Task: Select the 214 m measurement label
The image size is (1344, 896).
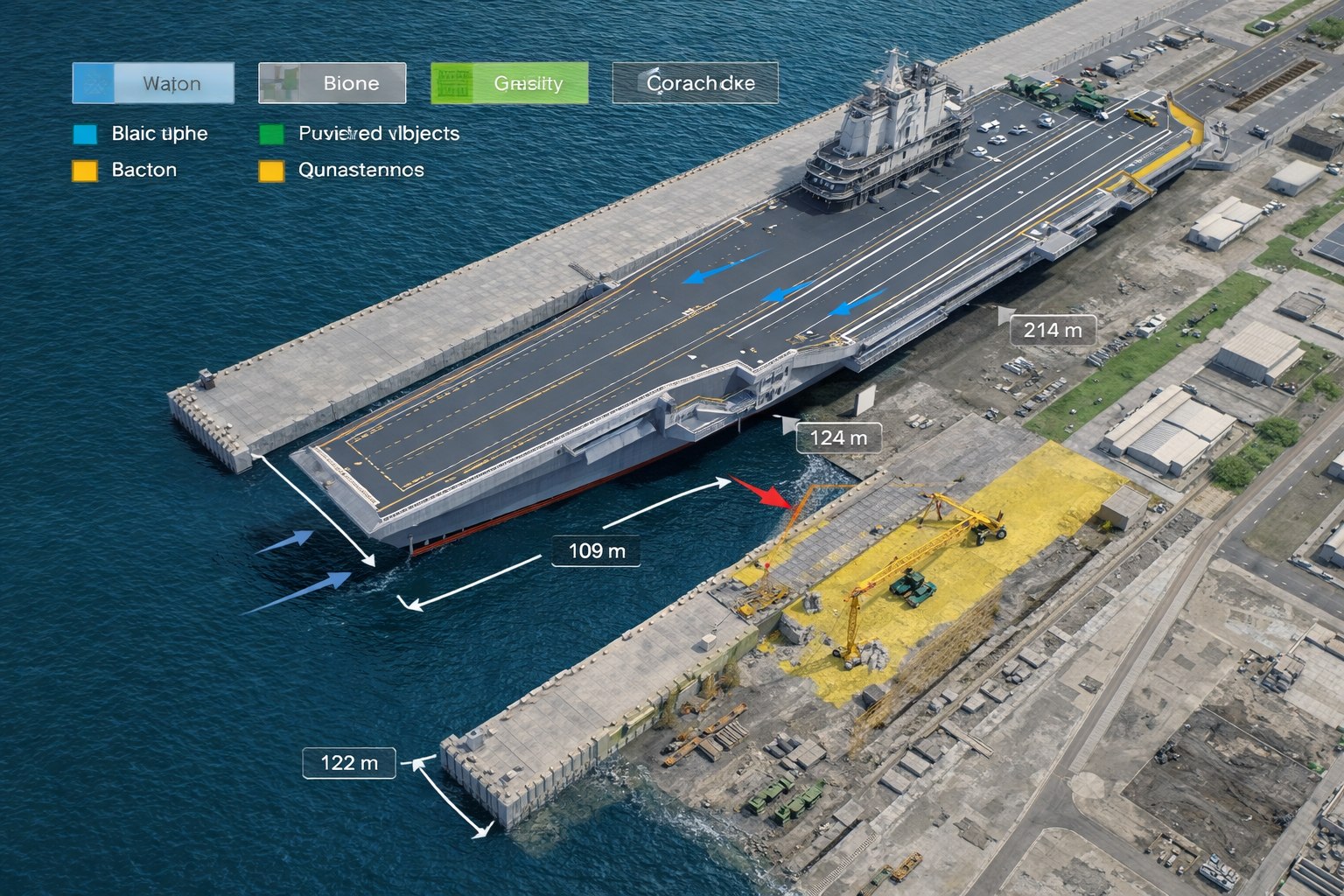Action: pos(1052,330)
